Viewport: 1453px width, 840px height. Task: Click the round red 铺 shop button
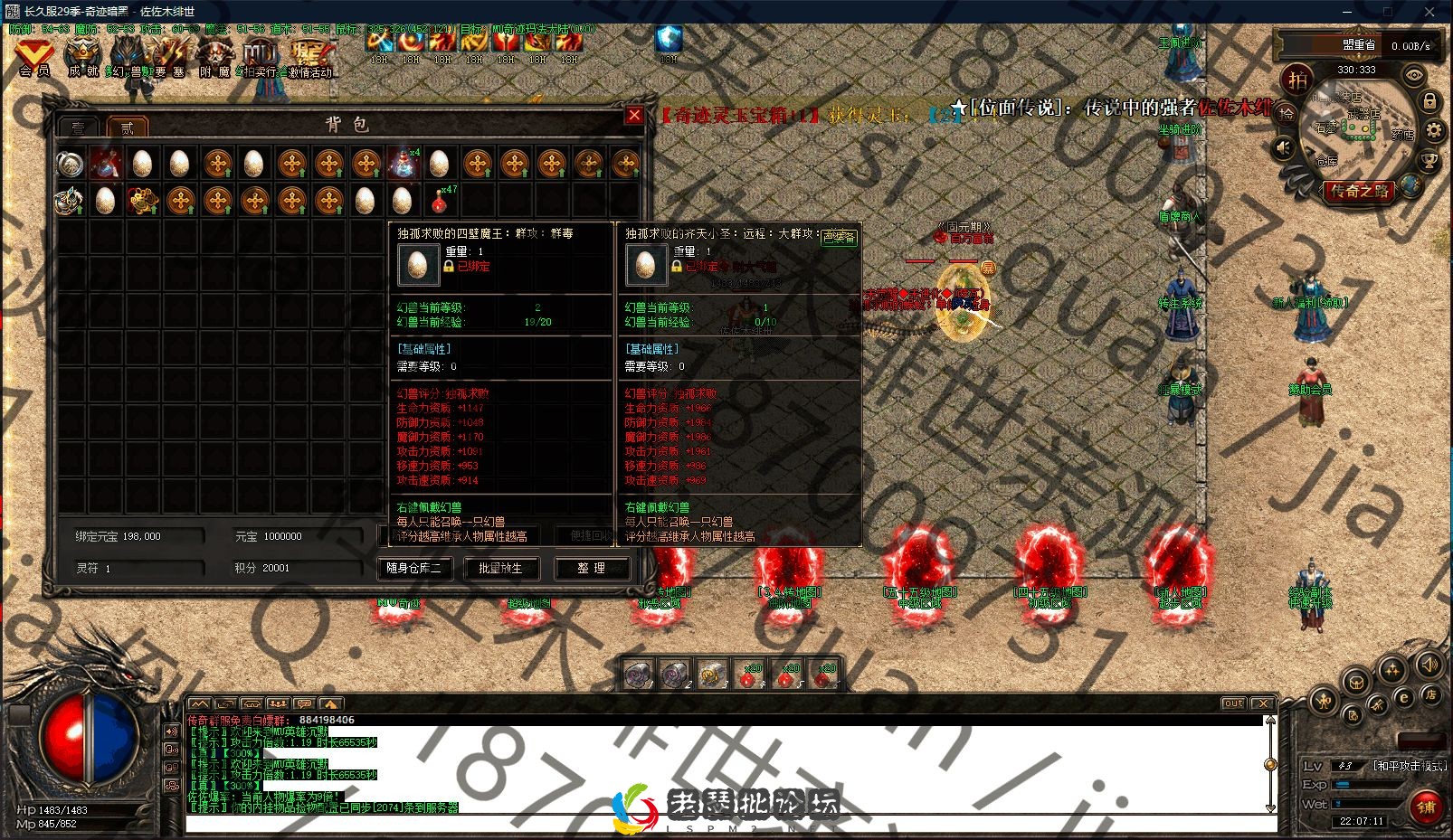point(1426,807)
